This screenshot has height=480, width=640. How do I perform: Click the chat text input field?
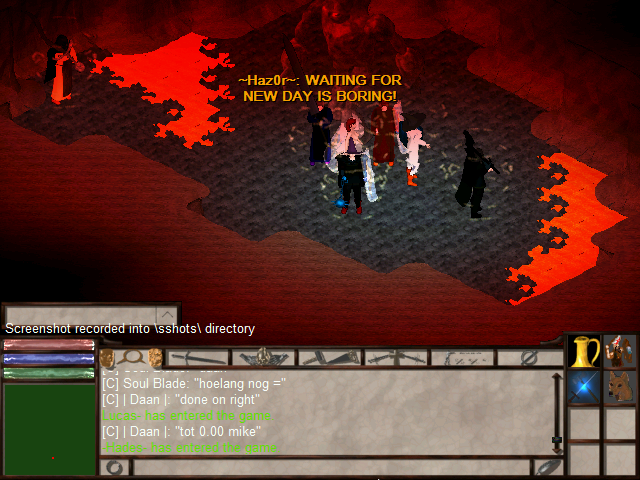click(330, 467)
